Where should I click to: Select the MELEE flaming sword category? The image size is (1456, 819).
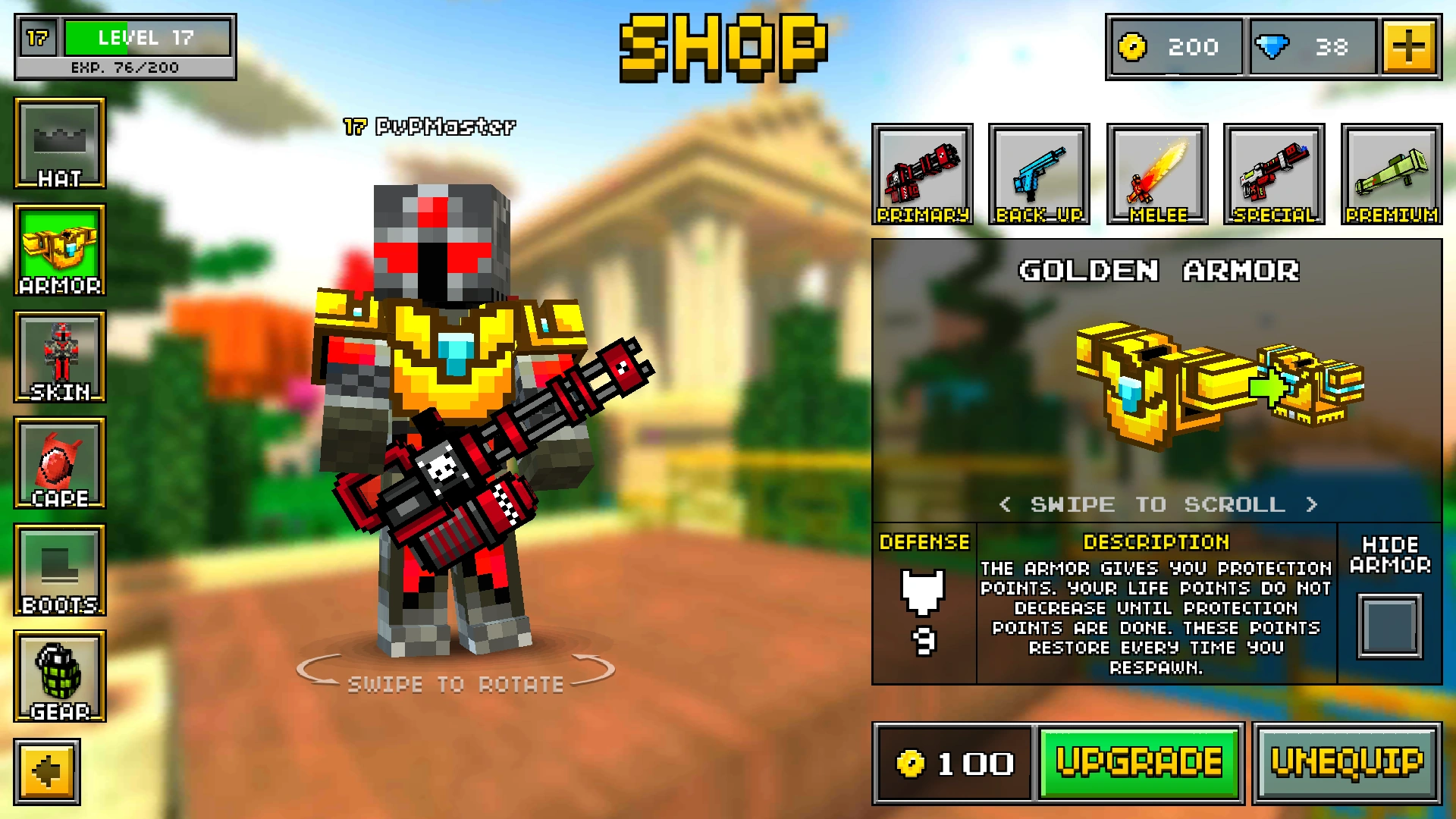click(x=1157, y=173)
